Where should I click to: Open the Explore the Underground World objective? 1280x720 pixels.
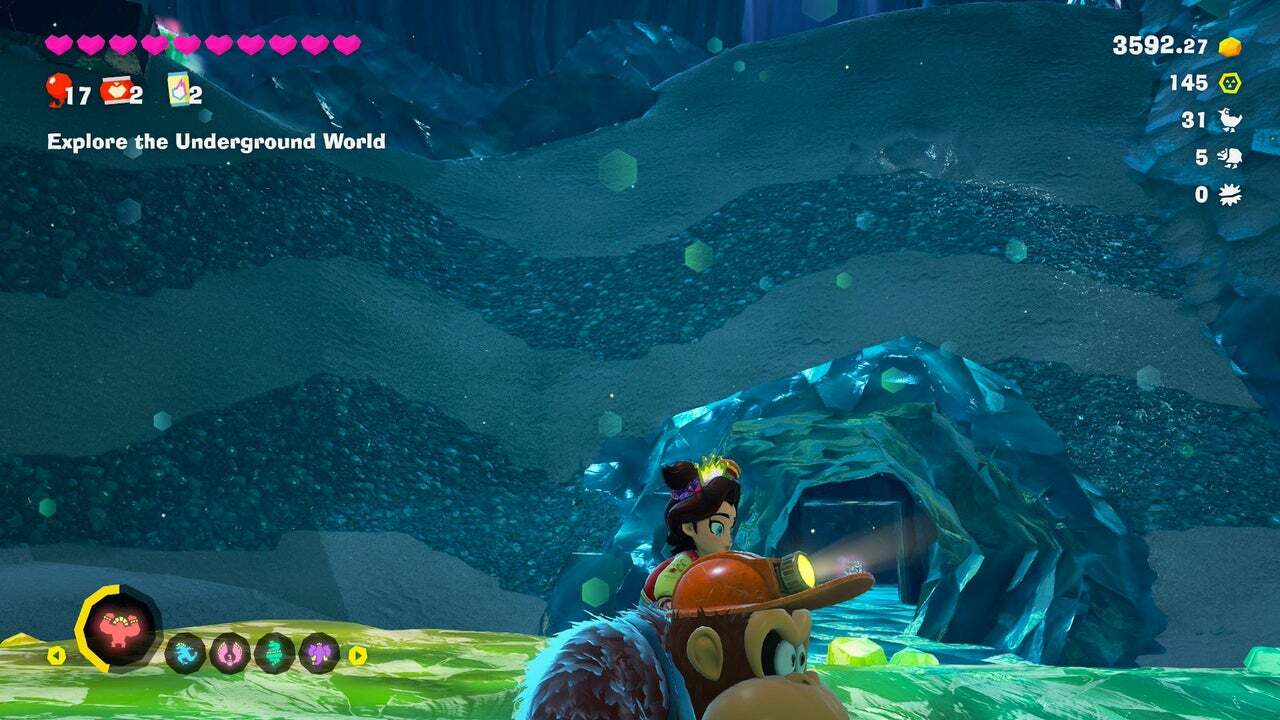216,142
